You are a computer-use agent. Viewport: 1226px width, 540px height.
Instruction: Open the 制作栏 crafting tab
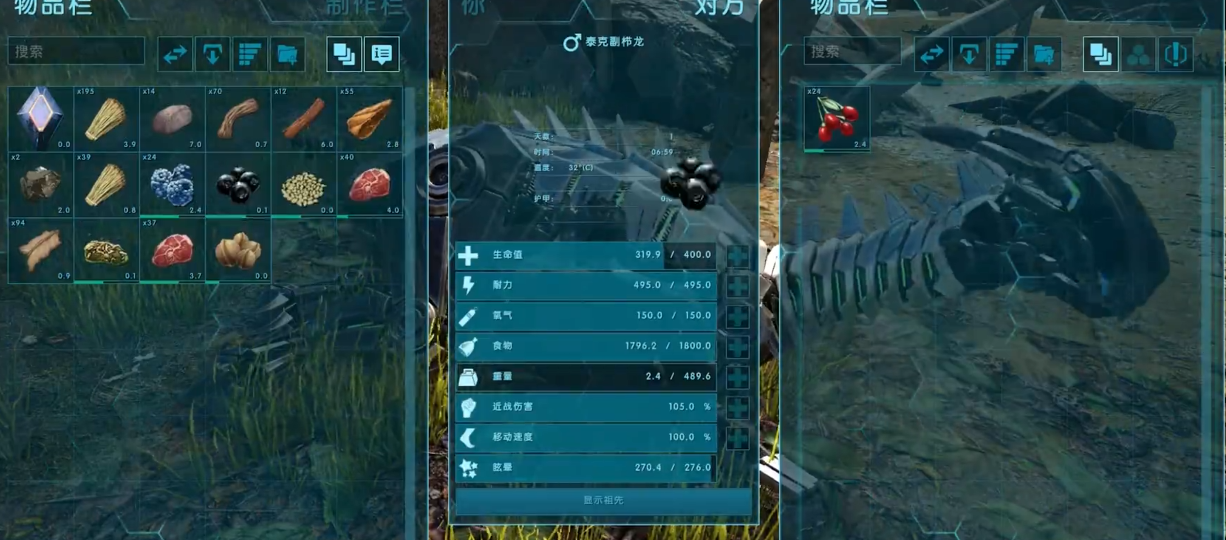[364, 8]
